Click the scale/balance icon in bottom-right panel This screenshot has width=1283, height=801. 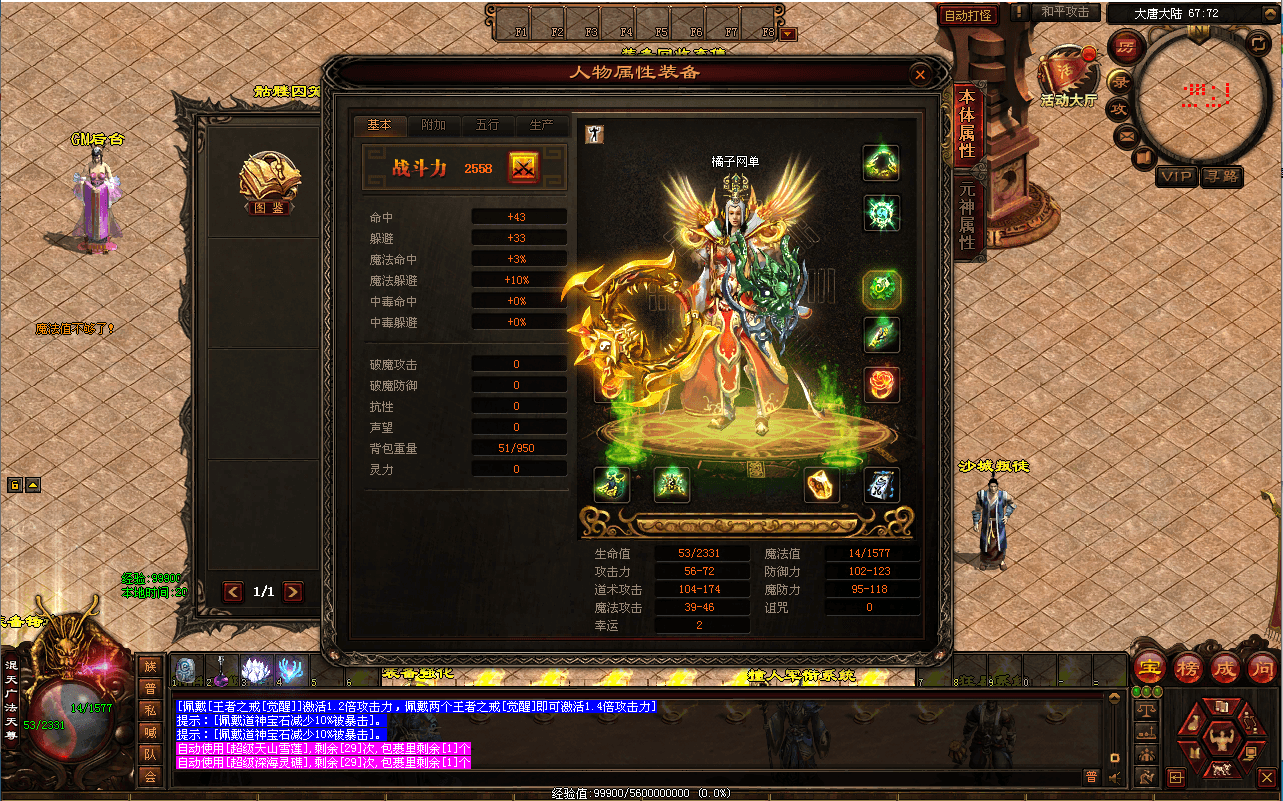coord(1146,708)
